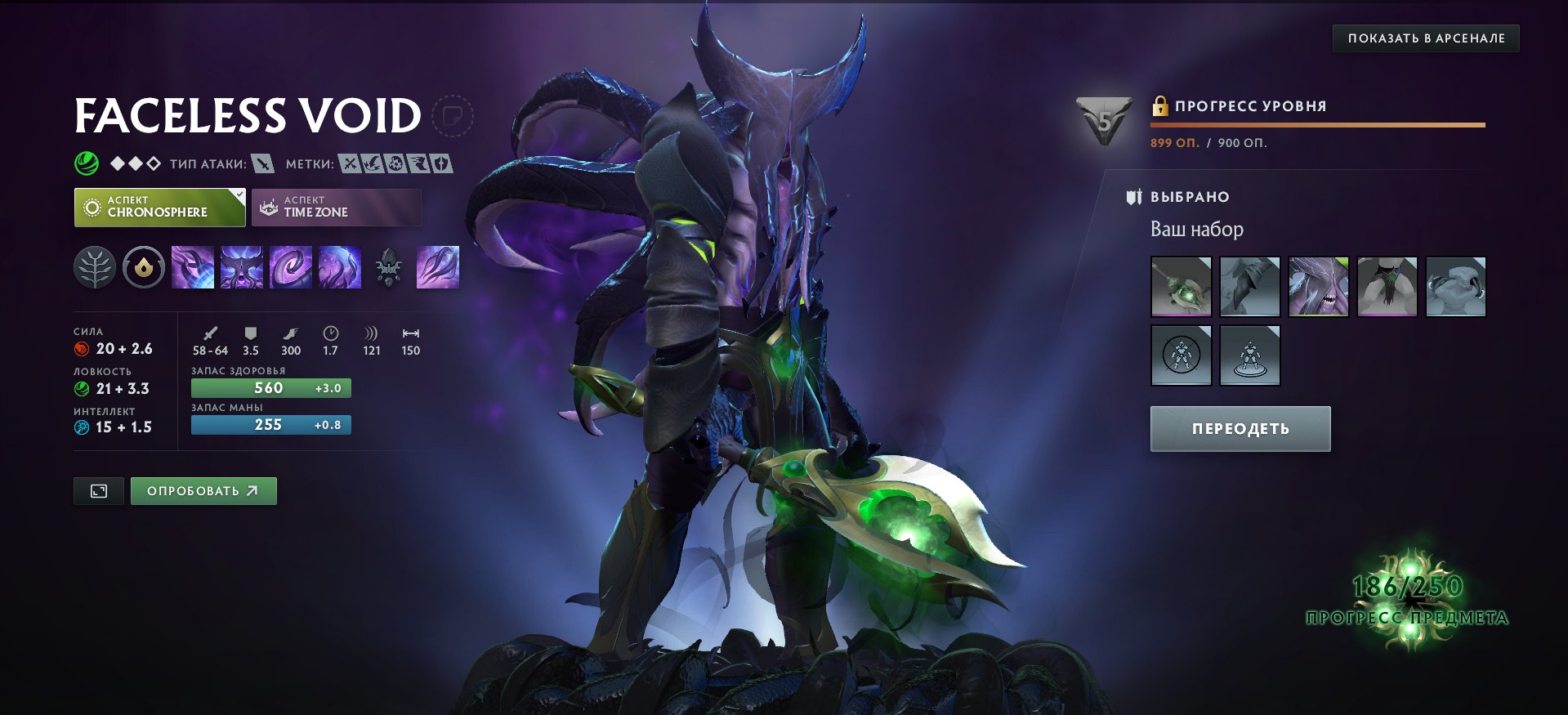
Task: Select the green weapon thumbnail in Ваш набор
Action: pyautogui.click(x=1180, y=286)
